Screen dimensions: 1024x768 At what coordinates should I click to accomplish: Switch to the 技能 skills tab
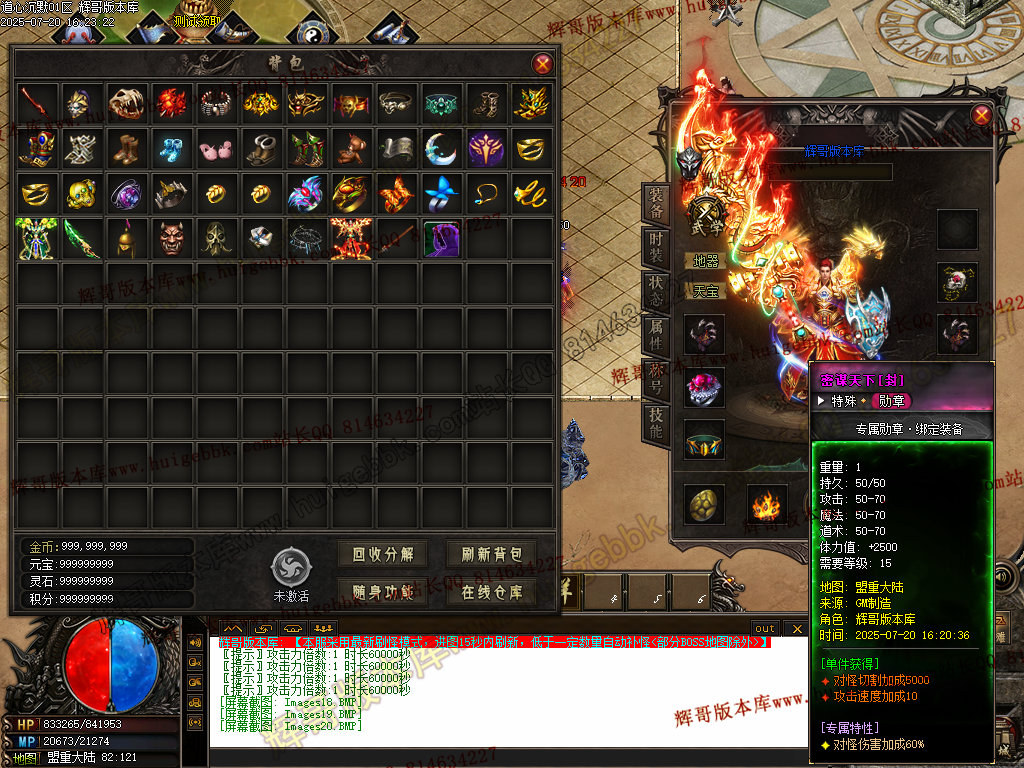pyautogui.click(x=655, y=424)
